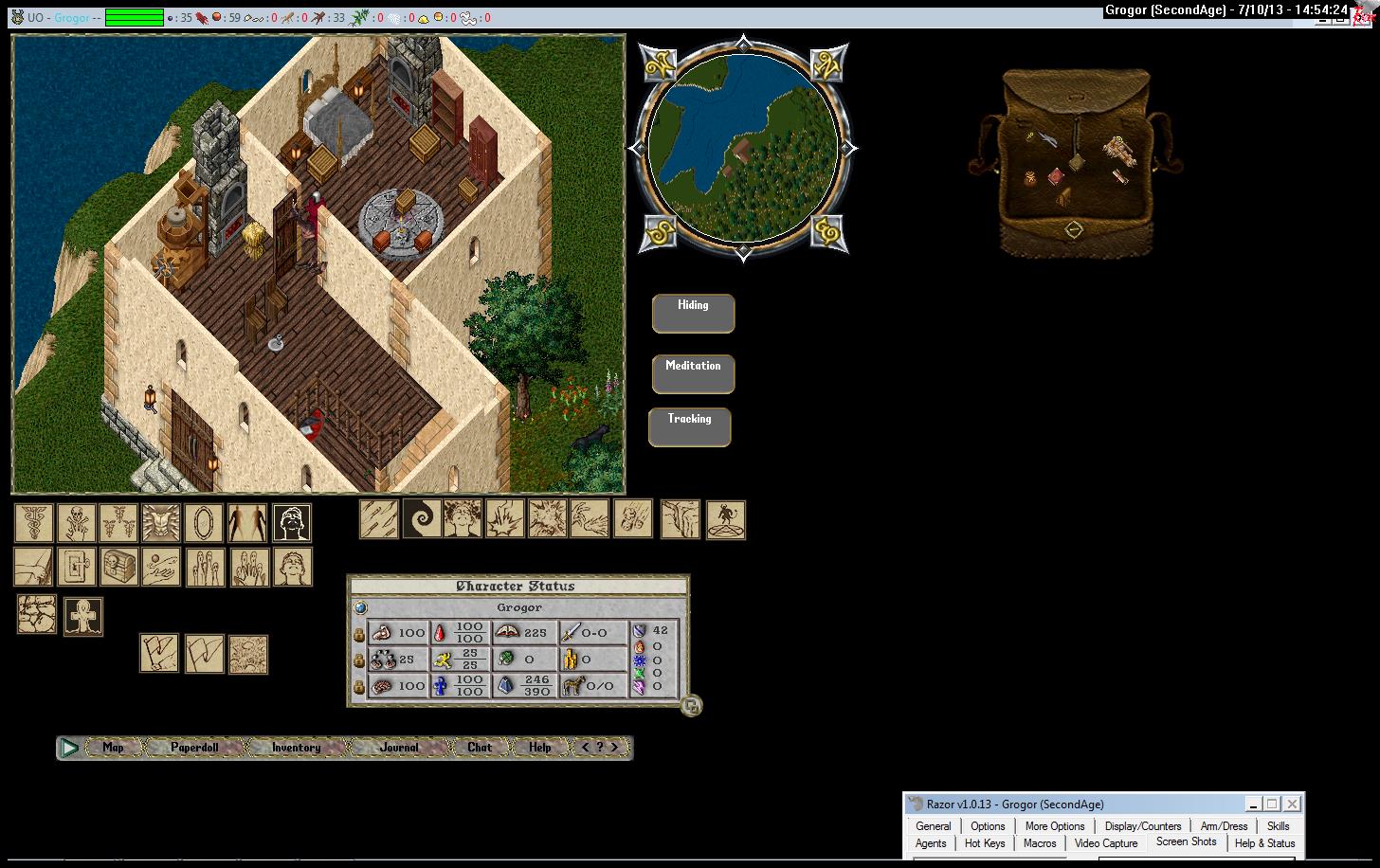Open the Journal
Screen dimensions: 1380x868
point(399,748)
